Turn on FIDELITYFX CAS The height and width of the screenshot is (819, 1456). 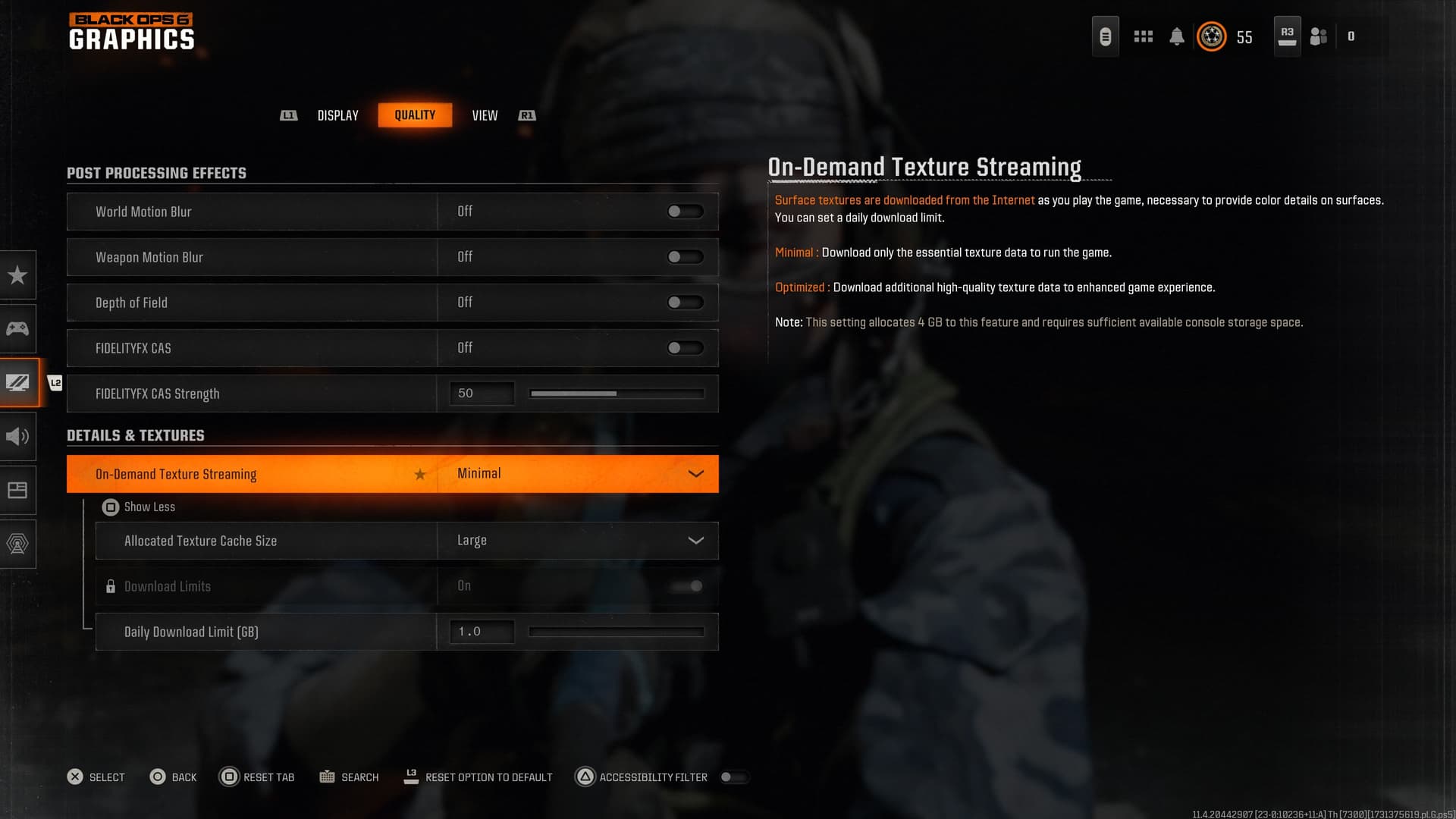coord(683,347)
